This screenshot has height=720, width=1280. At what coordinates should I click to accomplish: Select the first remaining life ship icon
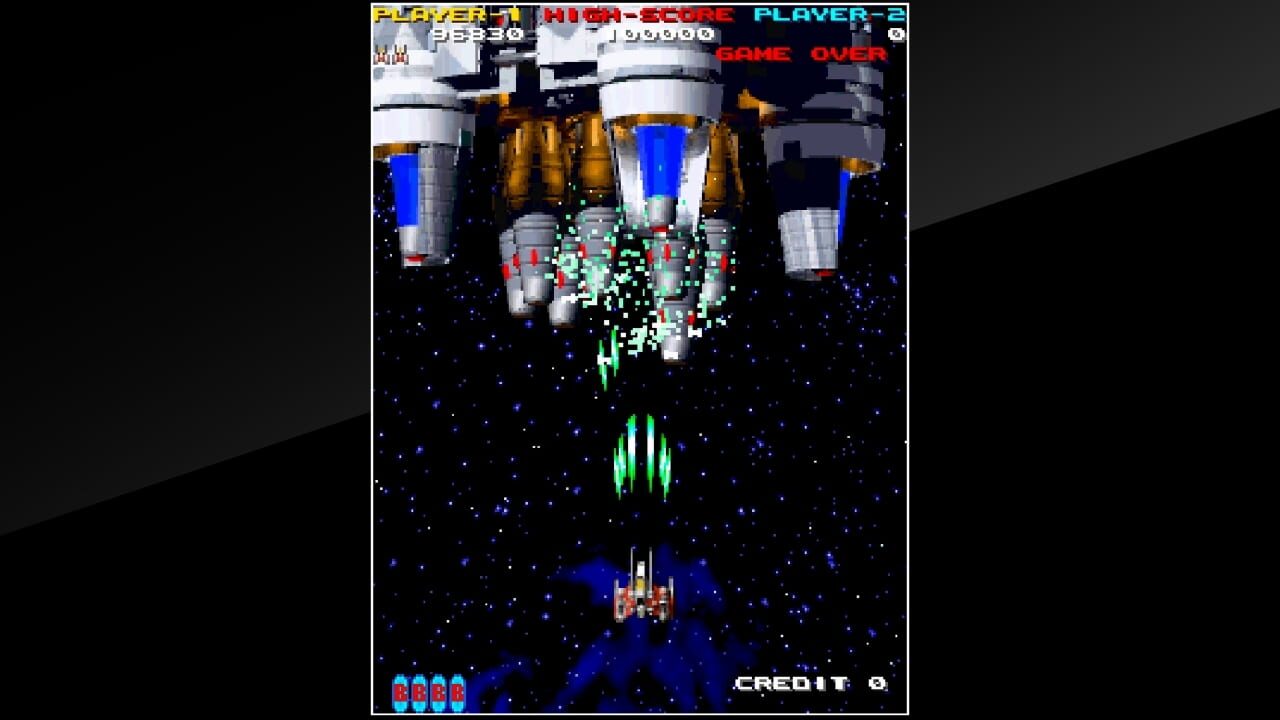point(380,56)
